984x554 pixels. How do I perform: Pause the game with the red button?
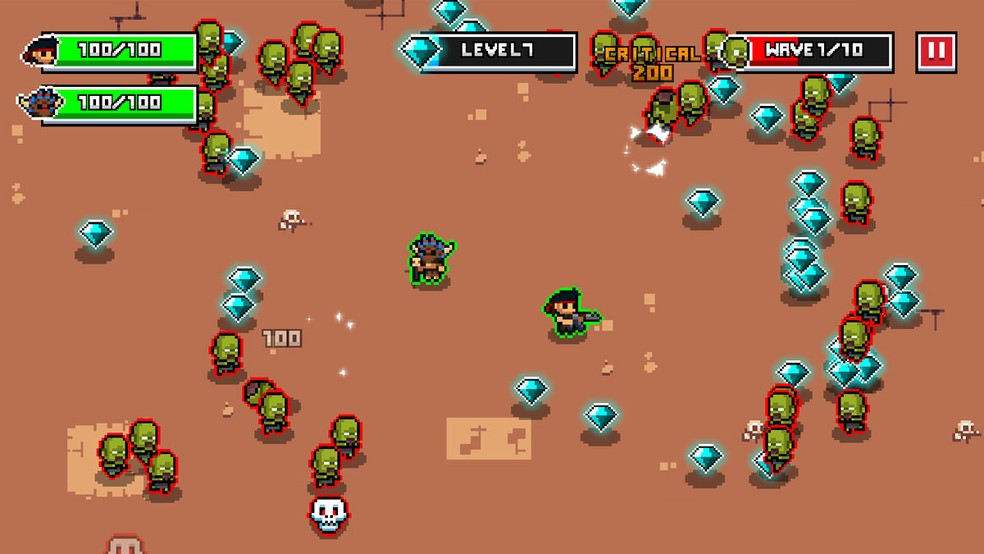[x=936, y=52]
